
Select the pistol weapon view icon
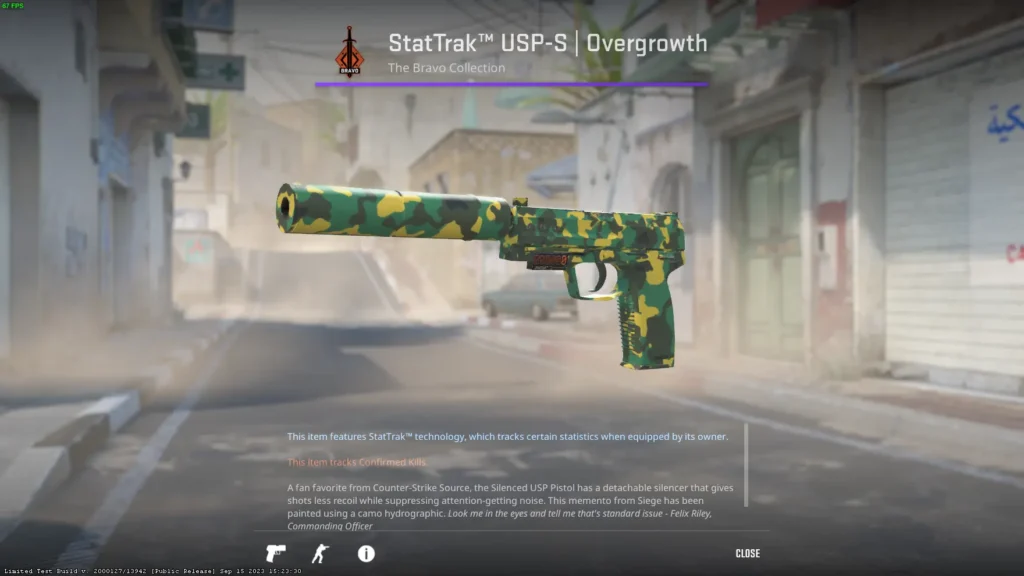coord(275,553)
